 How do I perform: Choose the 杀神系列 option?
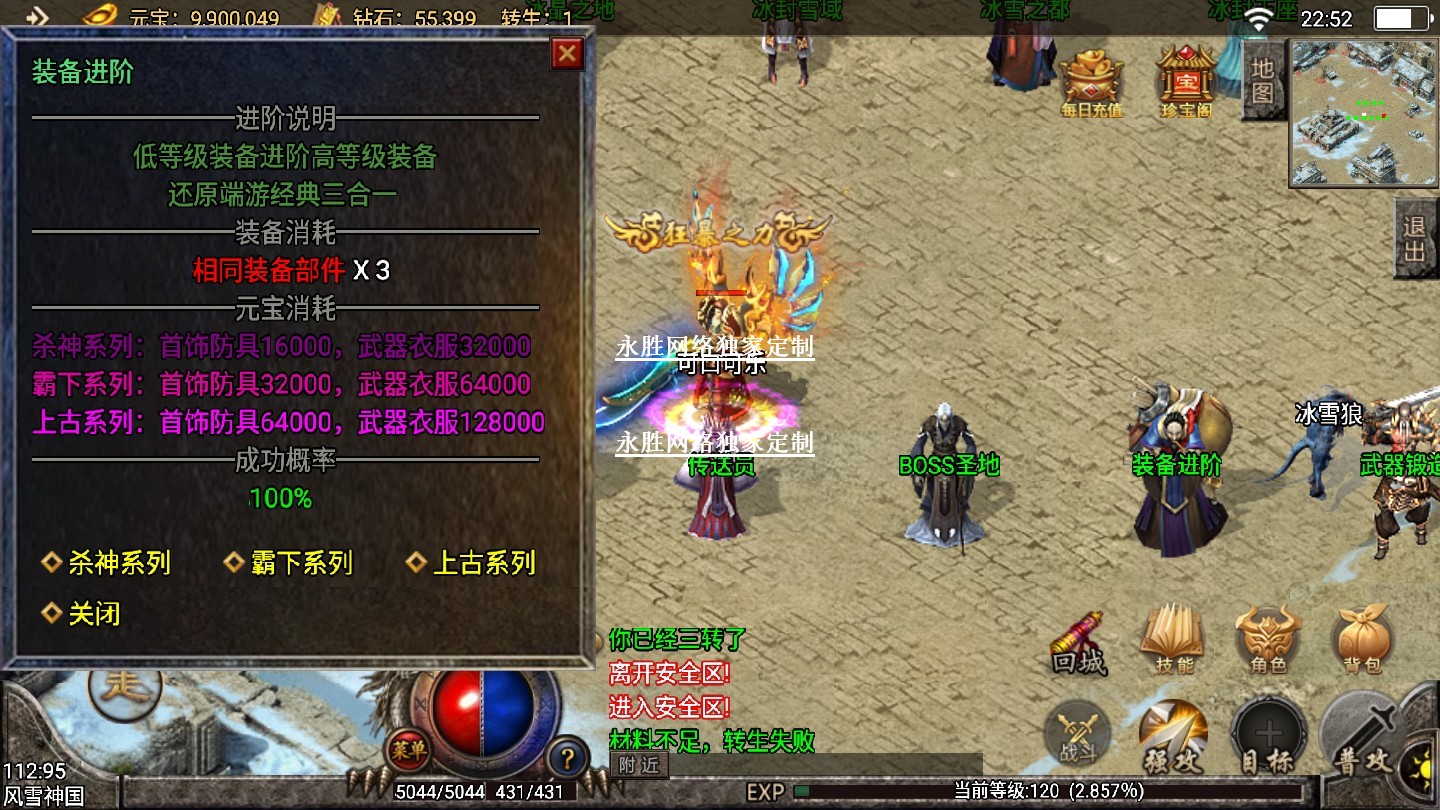(118, 562)
